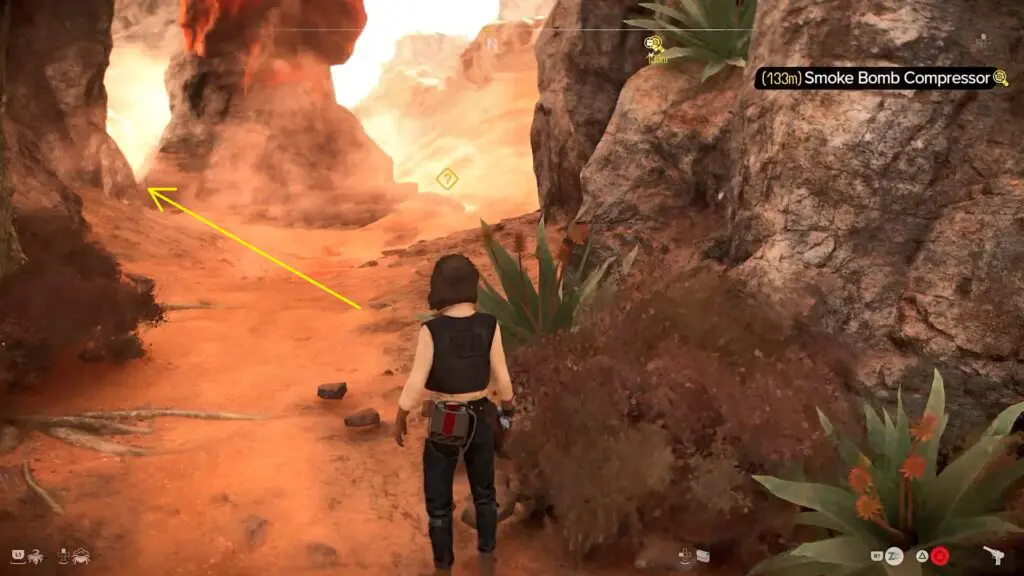Click the faint D-pad icon at top right
1024x576 pixels.
tap(982, 42)
